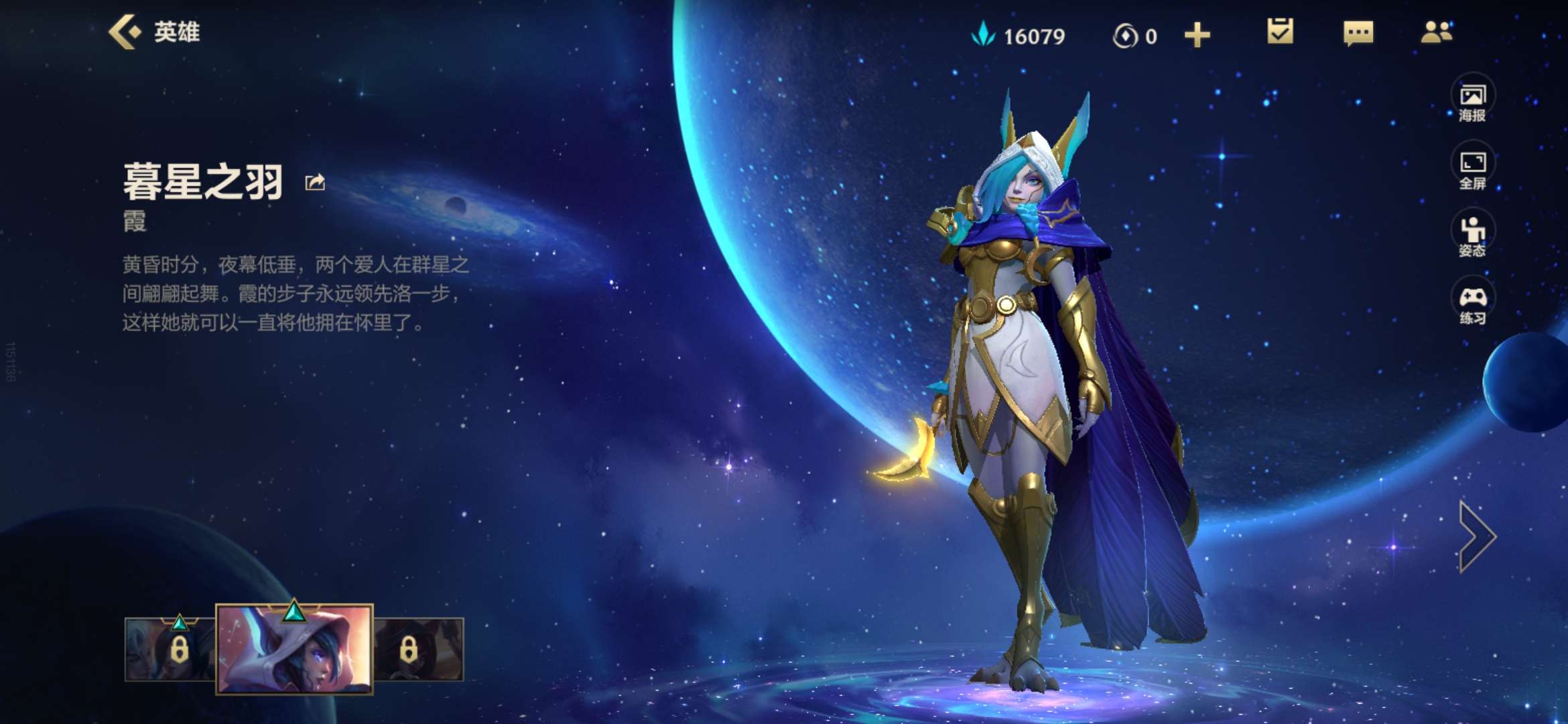
Task: Share the 暮星之羽 skin
Action: click(315, 182)
